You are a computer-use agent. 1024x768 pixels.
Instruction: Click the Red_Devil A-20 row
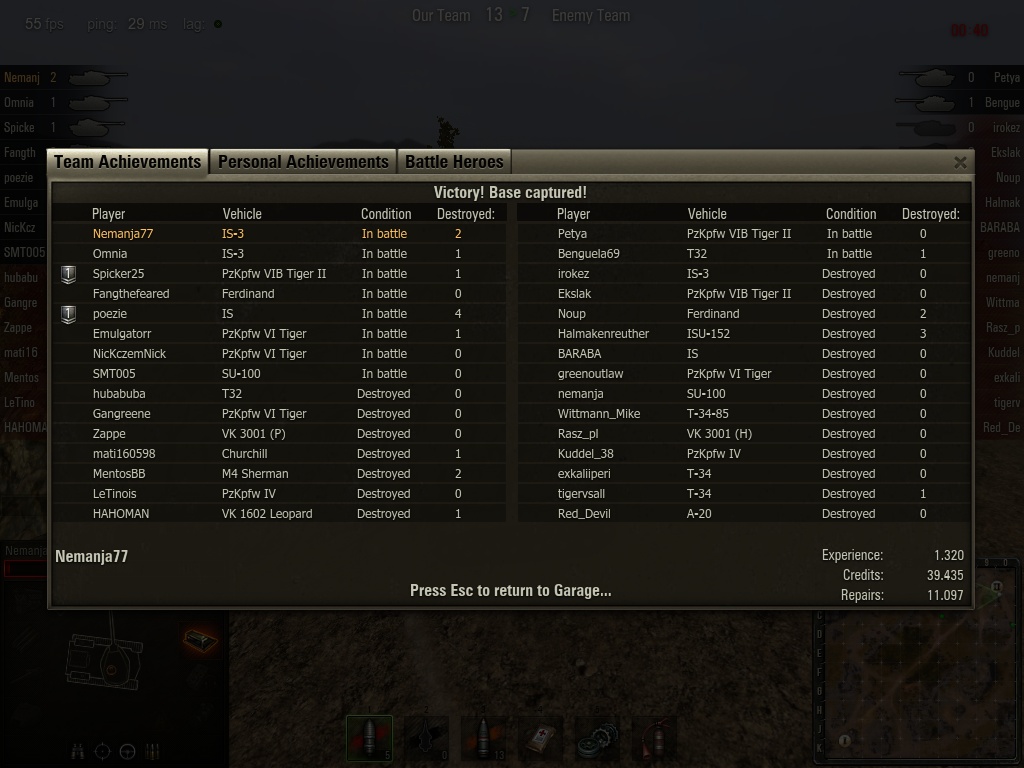point(584,514)
